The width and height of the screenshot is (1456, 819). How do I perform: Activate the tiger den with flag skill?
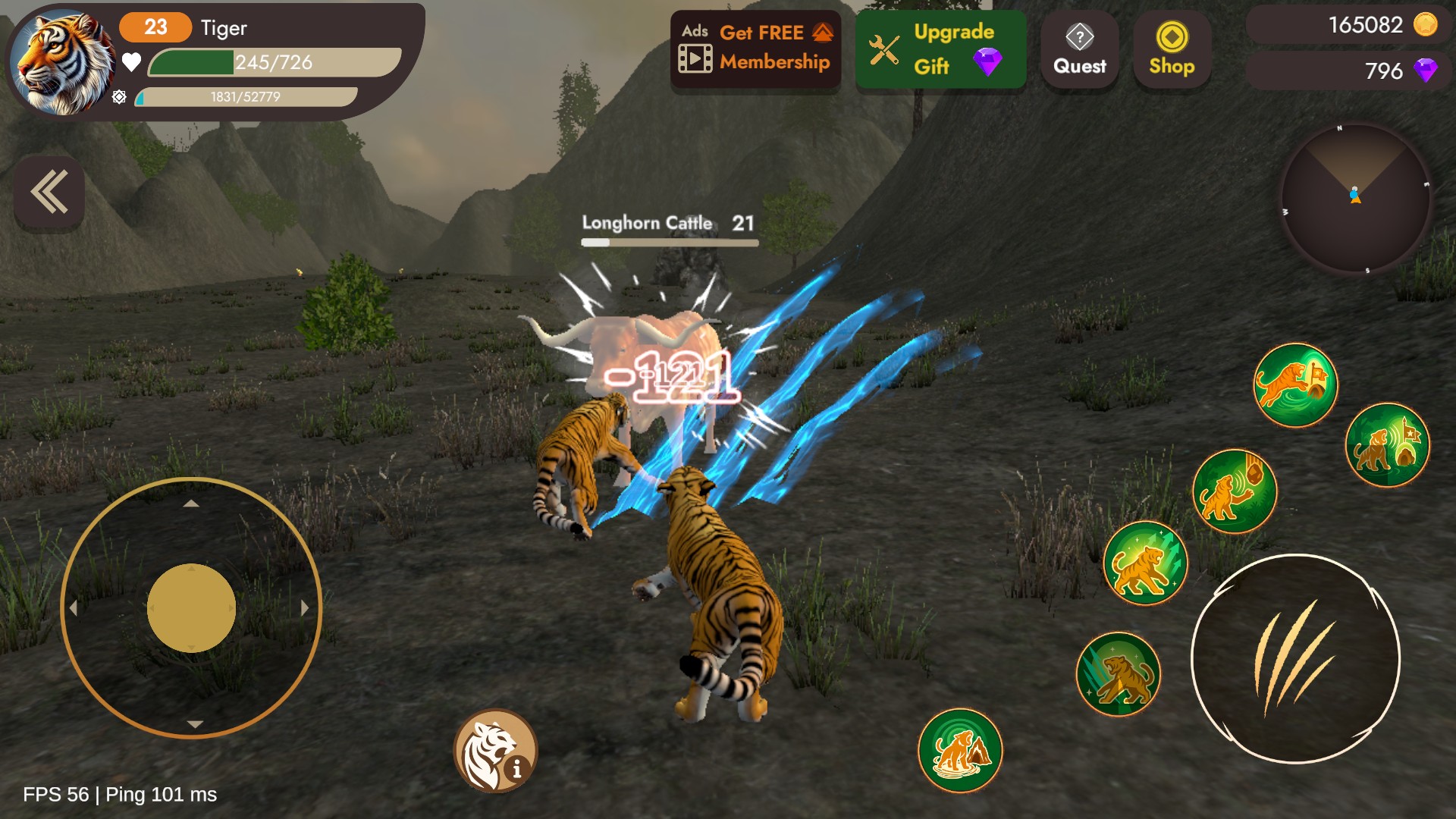(x=1387, y=445)
